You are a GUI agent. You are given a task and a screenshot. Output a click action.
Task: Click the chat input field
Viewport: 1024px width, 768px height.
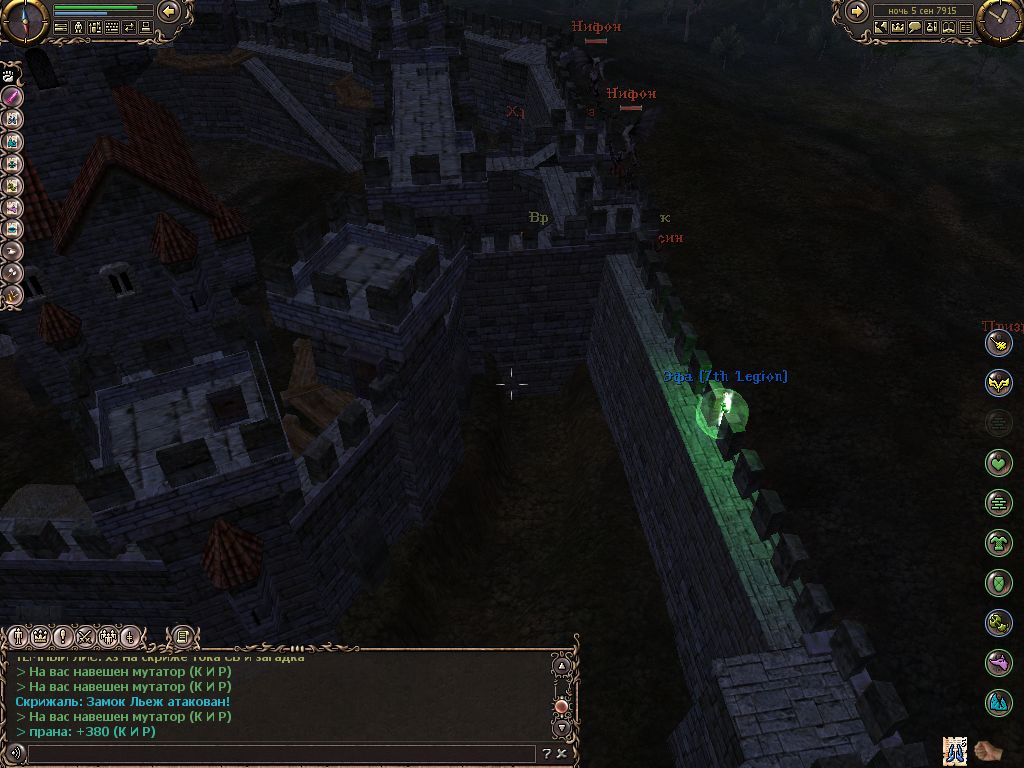tap(280, 754)
